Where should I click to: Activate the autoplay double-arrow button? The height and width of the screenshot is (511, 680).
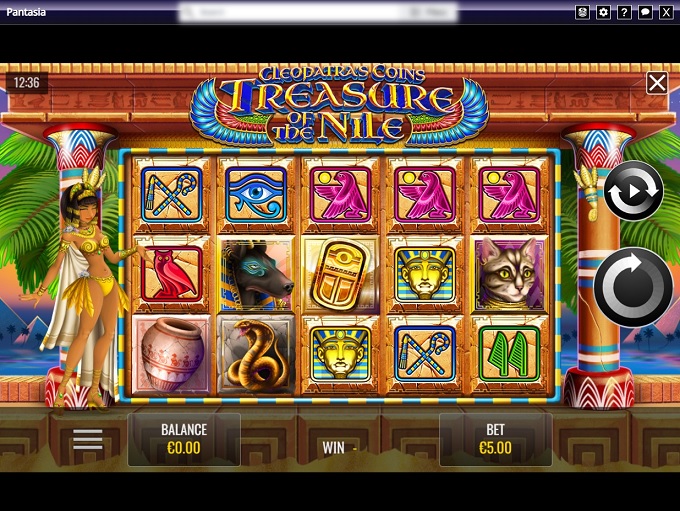[633, 190]
